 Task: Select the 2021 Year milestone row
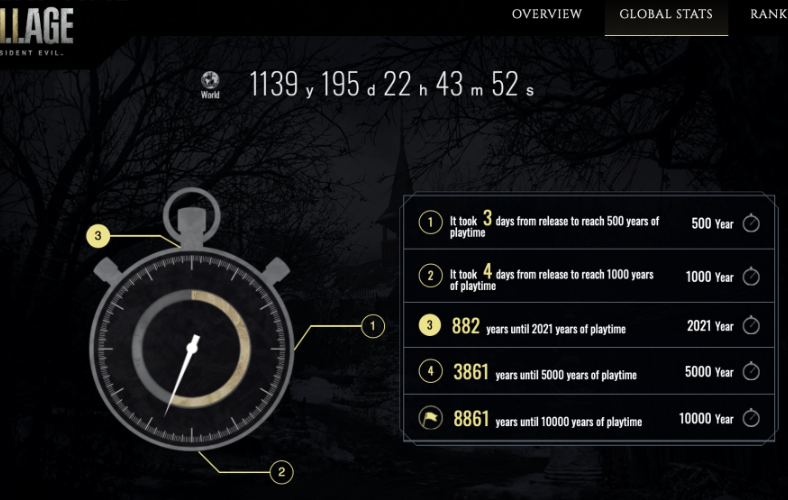(588, 326)
